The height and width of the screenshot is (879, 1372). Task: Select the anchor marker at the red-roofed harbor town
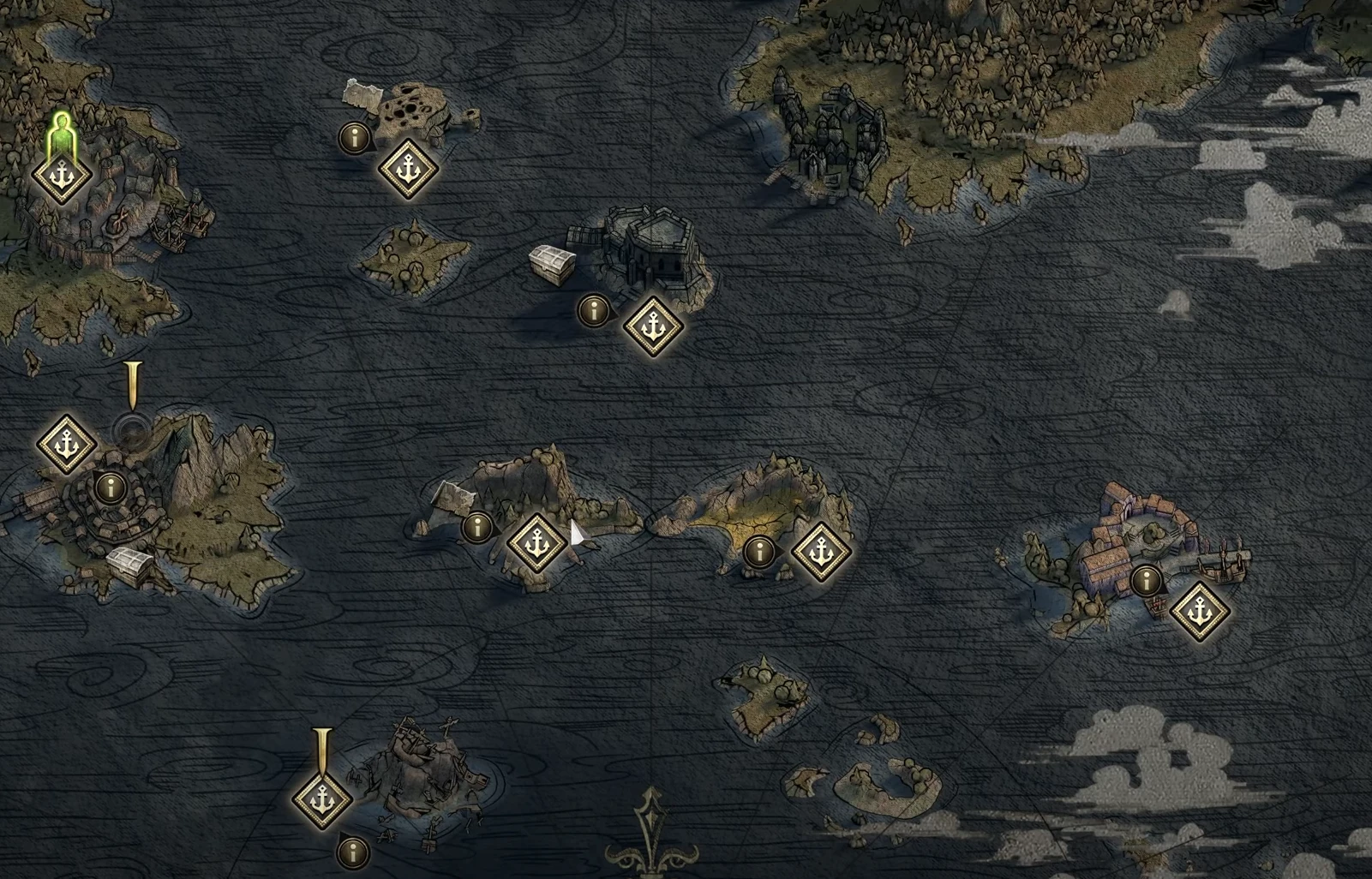click(1200, 612)
